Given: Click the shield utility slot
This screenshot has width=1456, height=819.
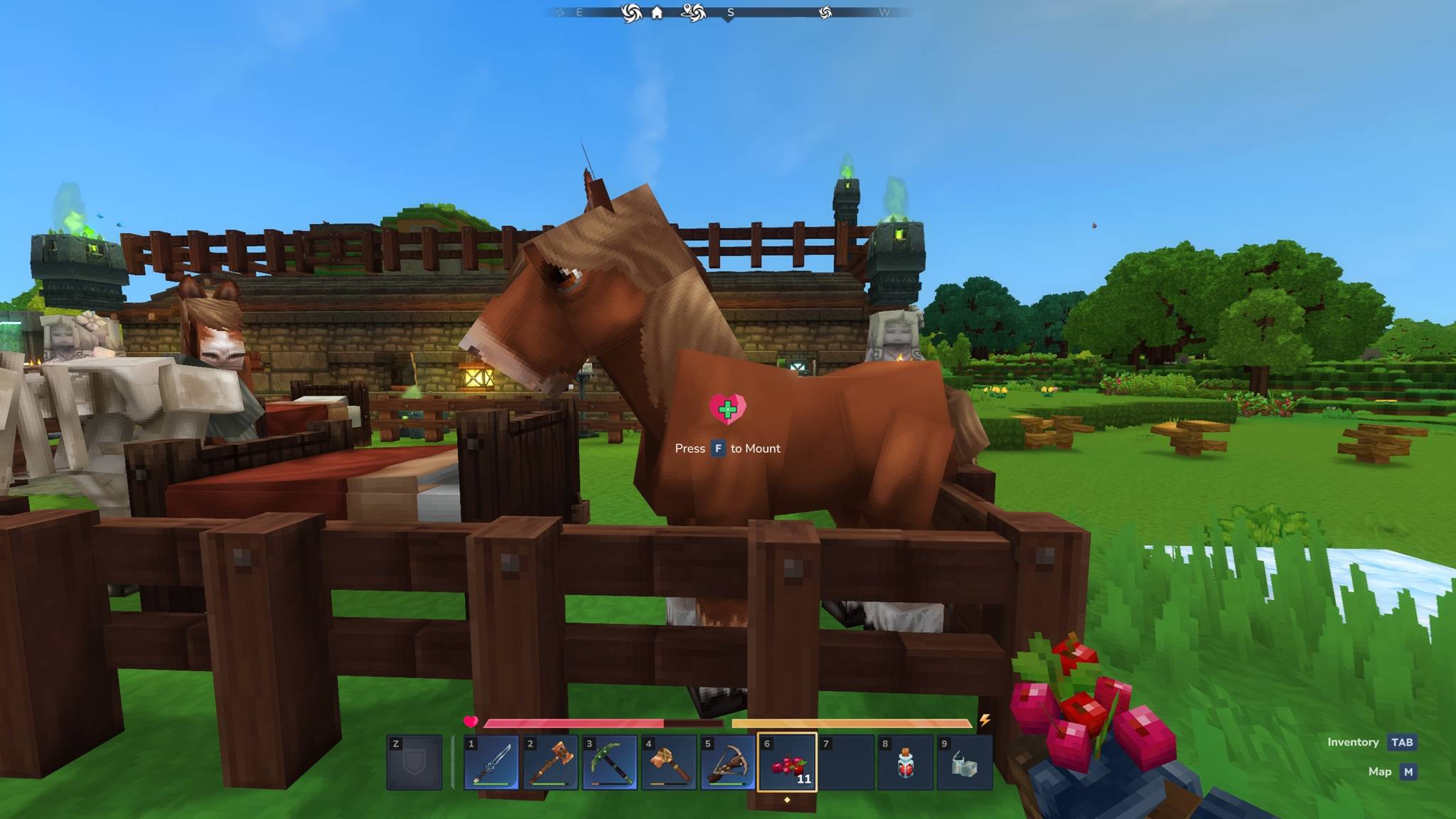Looking at the screenshot, I should click(x=414, y=763).
